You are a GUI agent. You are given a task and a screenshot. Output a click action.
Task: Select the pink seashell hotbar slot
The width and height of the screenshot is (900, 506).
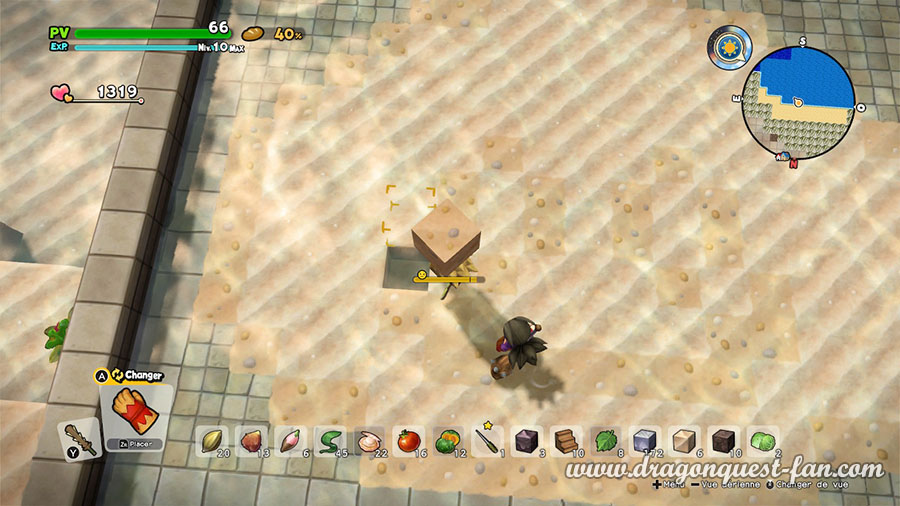(x=369, y=440)
